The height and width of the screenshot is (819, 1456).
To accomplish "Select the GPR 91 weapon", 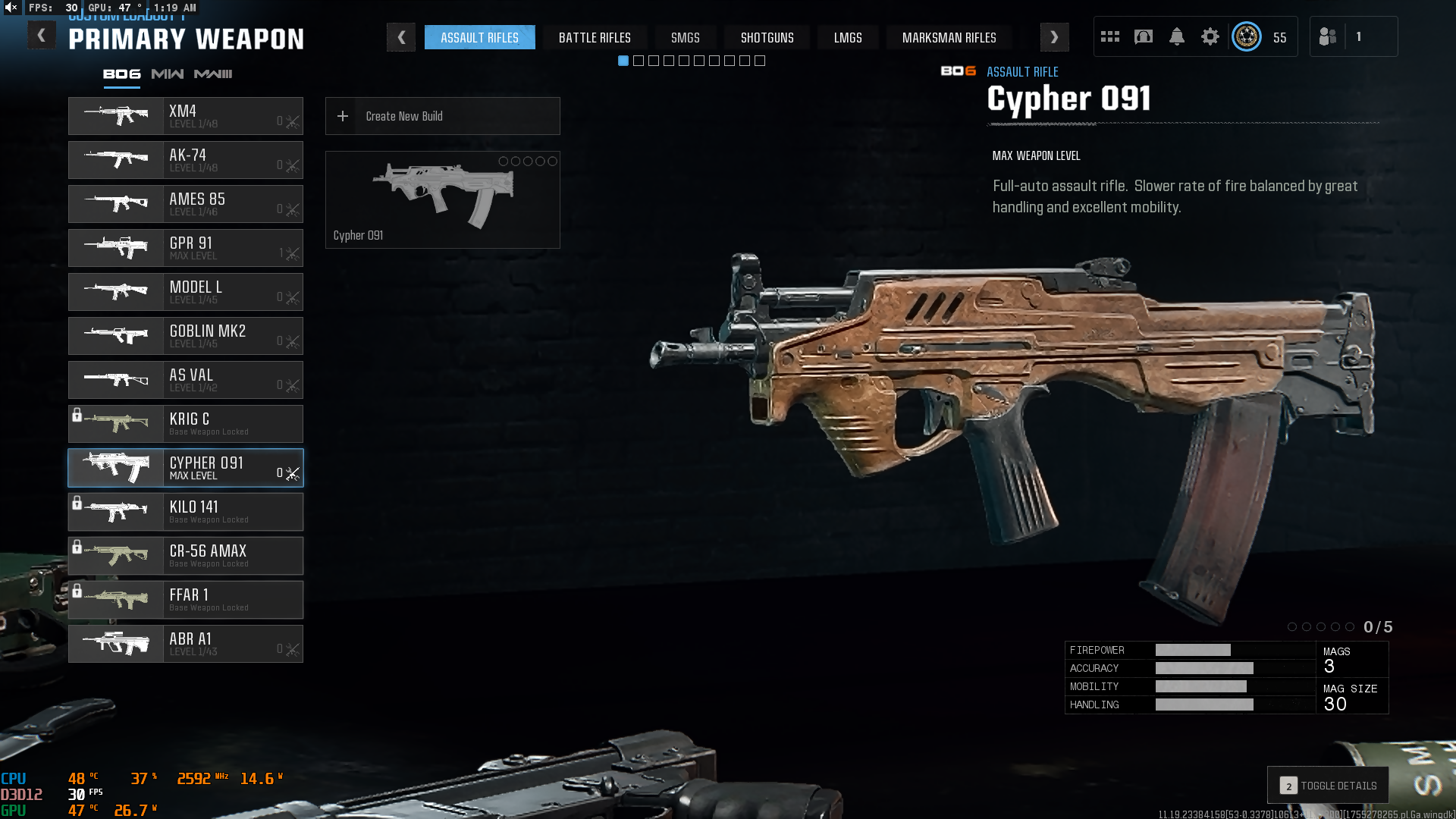I will tap(186, 248).
